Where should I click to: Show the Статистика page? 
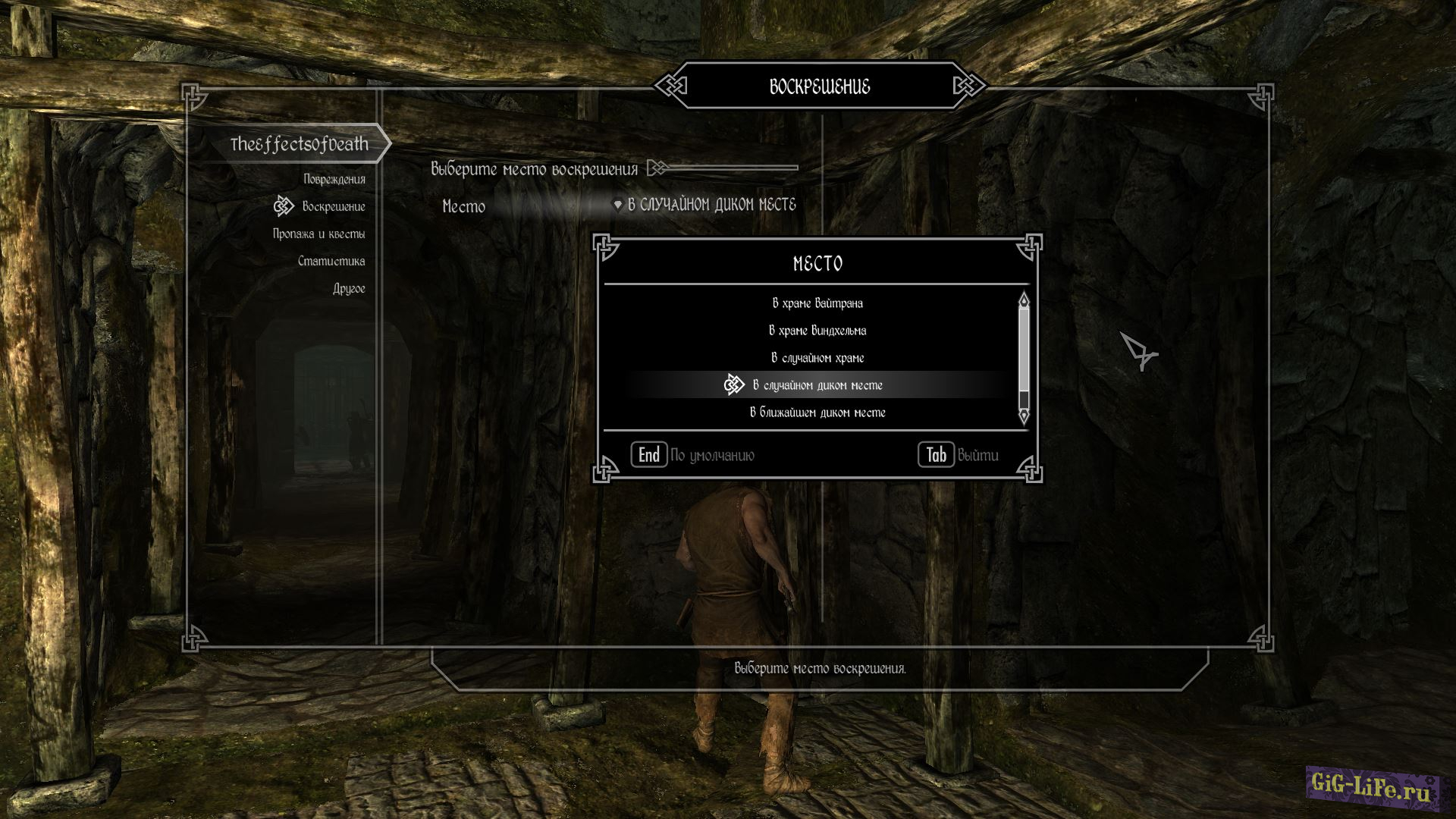click(x=331, y=261)
